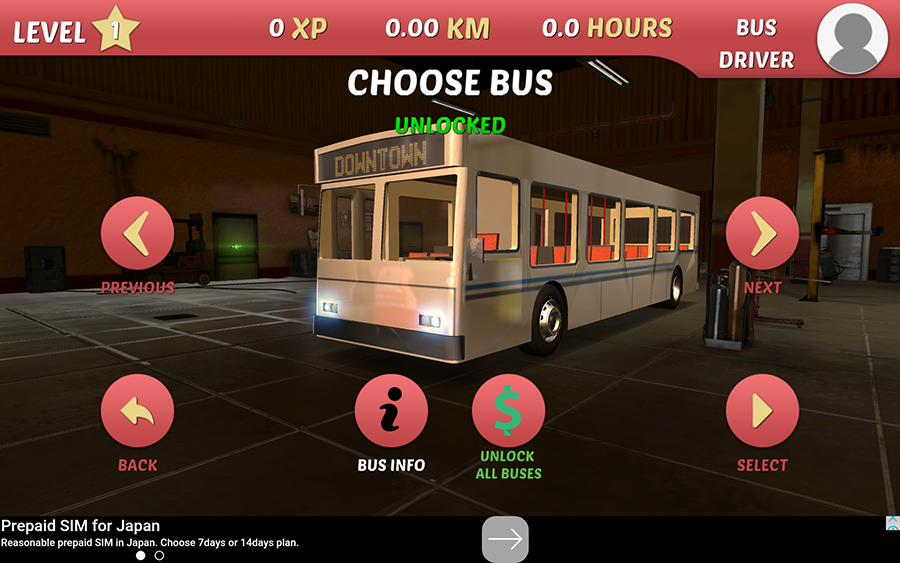Return with the Back button
Image resolution: width=900 pixels, height=563 pixels.
[x=138, y=411]
